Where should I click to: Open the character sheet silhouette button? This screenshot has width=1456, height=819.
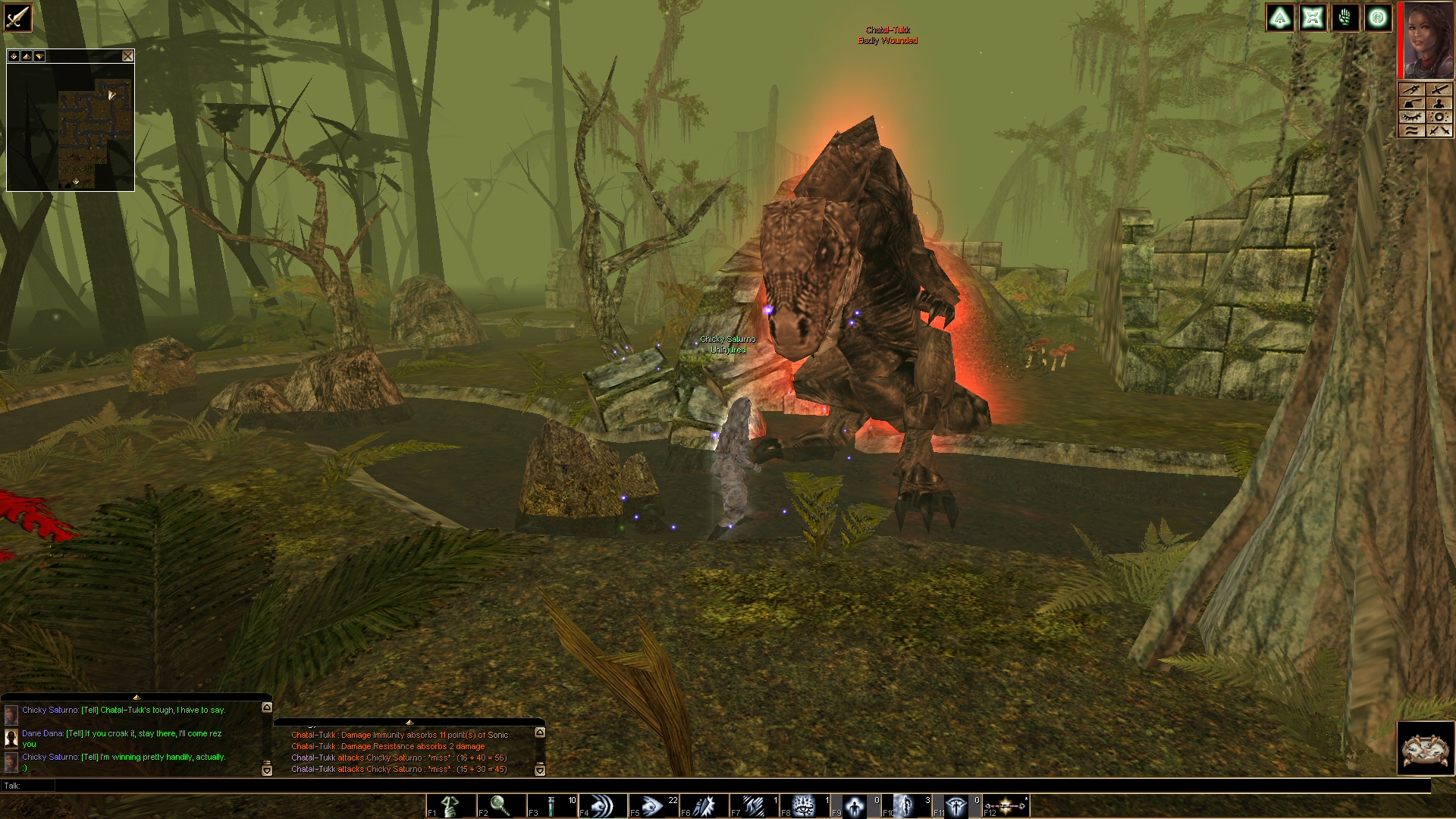1440,103
